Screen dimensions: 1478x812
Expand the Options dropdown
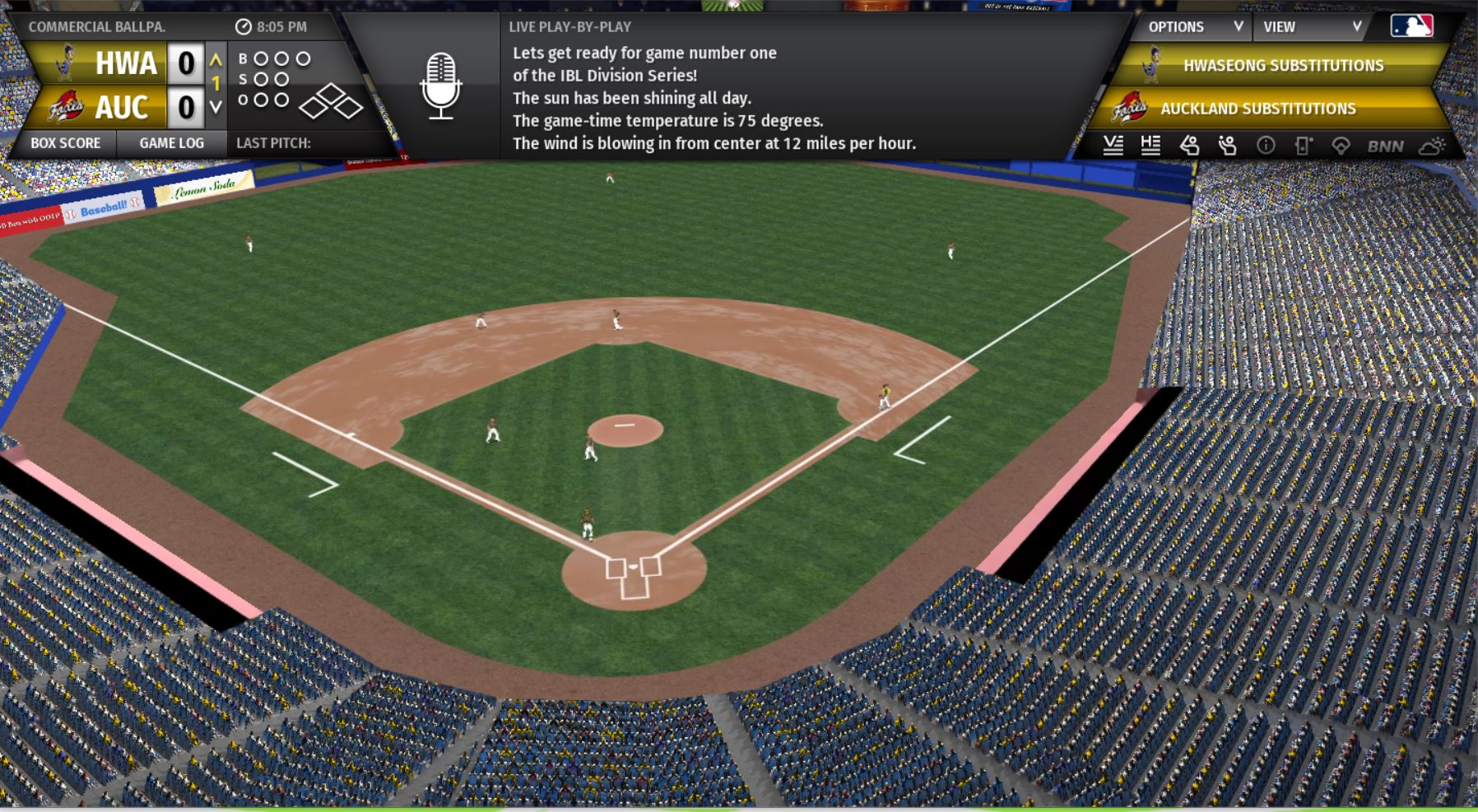(x=1195, y=27)
